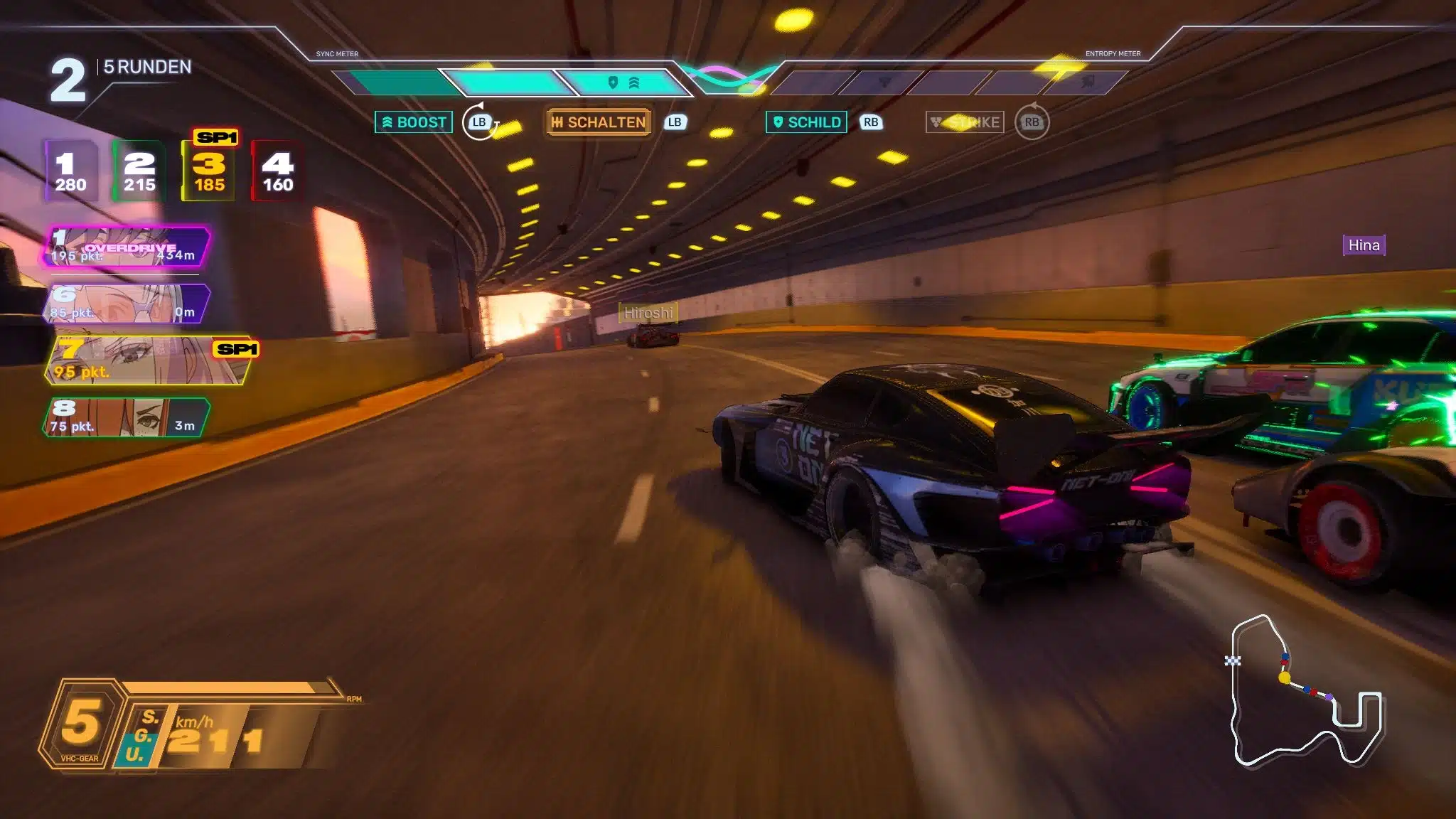Trigger the STRIKE ability label

click(965, 122)
